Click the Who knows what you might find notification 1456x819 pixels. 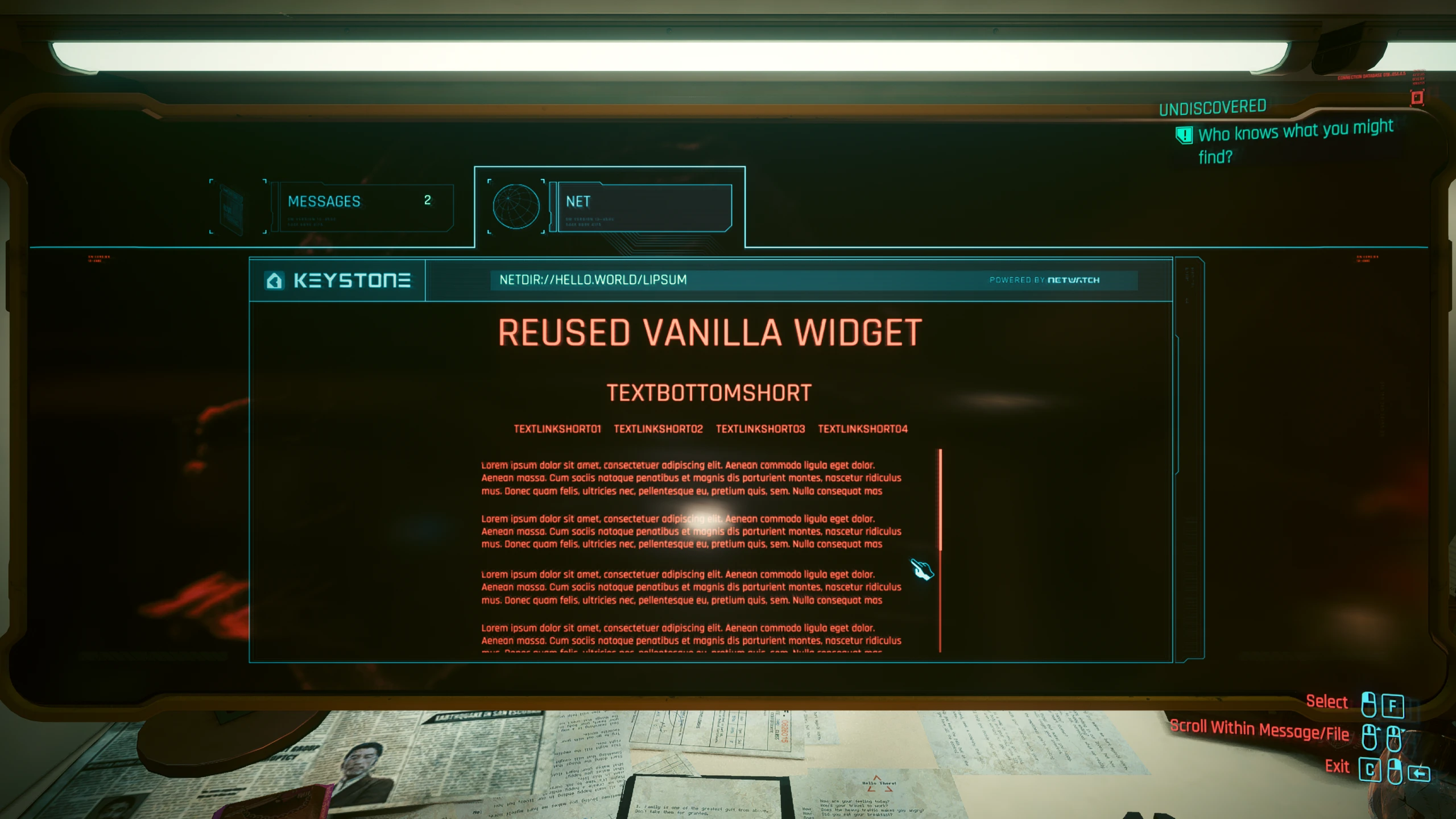[1294, 141]
